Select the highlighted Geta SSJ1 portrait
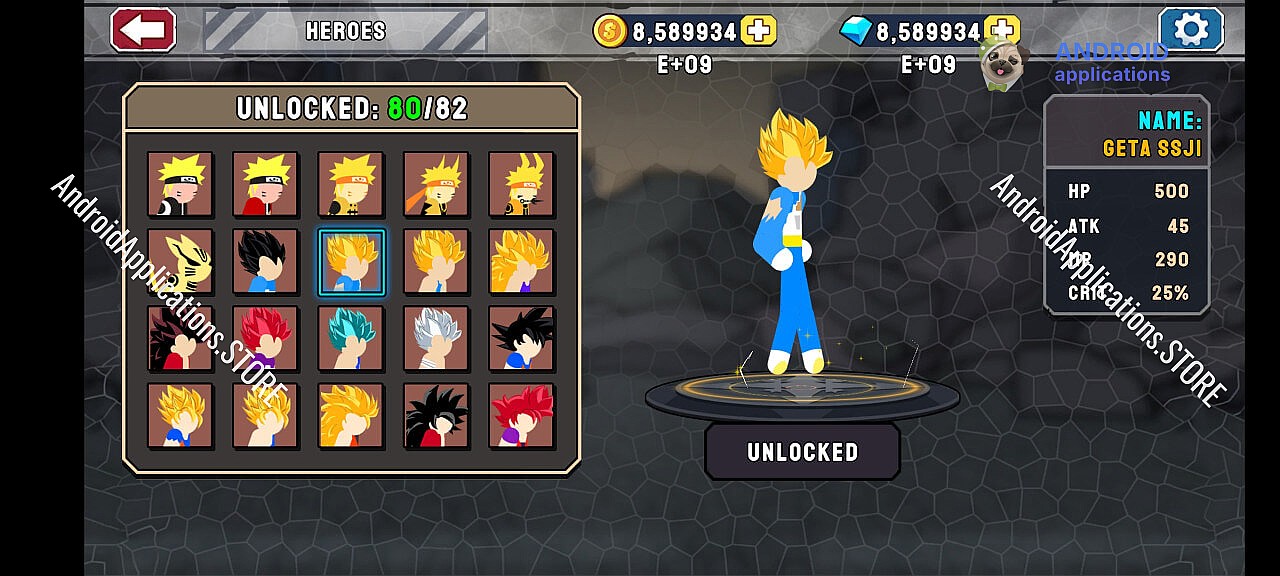Image resolution: width=1280 pixels, height=576 pixels. 351,262
